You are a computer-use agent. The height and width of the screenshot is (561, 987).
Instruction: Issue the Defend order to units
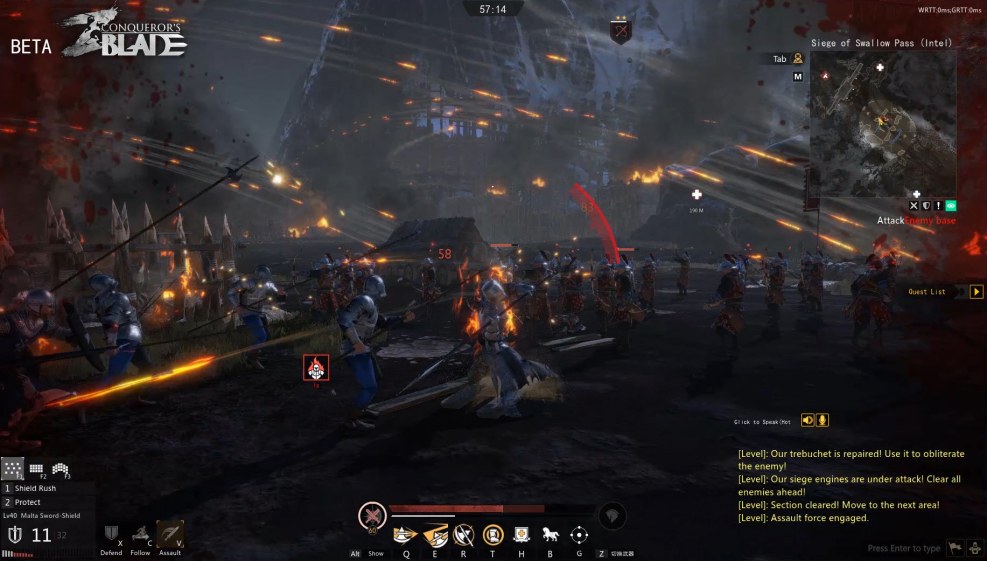(x=112, y=534)
